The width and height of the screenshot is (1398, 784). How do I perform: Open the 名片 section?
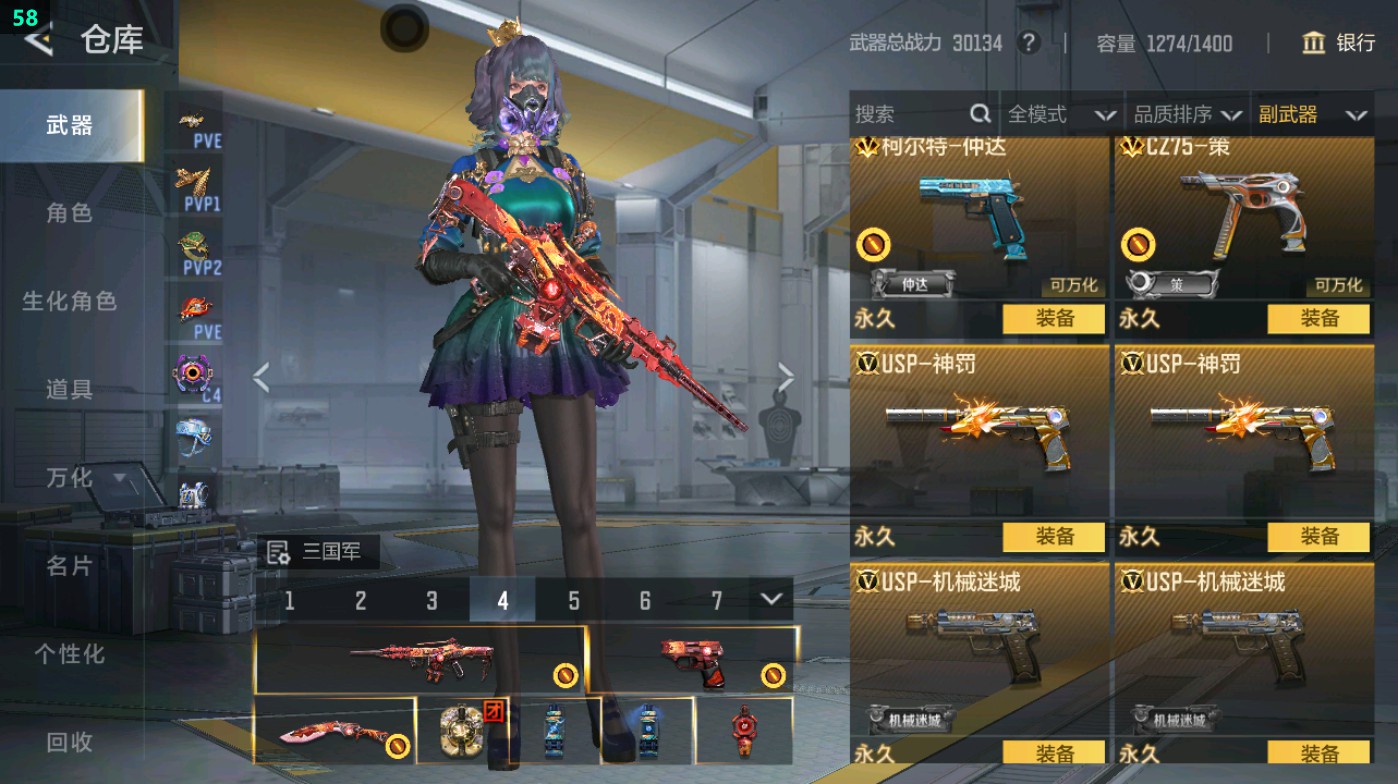tap(69, 566)
